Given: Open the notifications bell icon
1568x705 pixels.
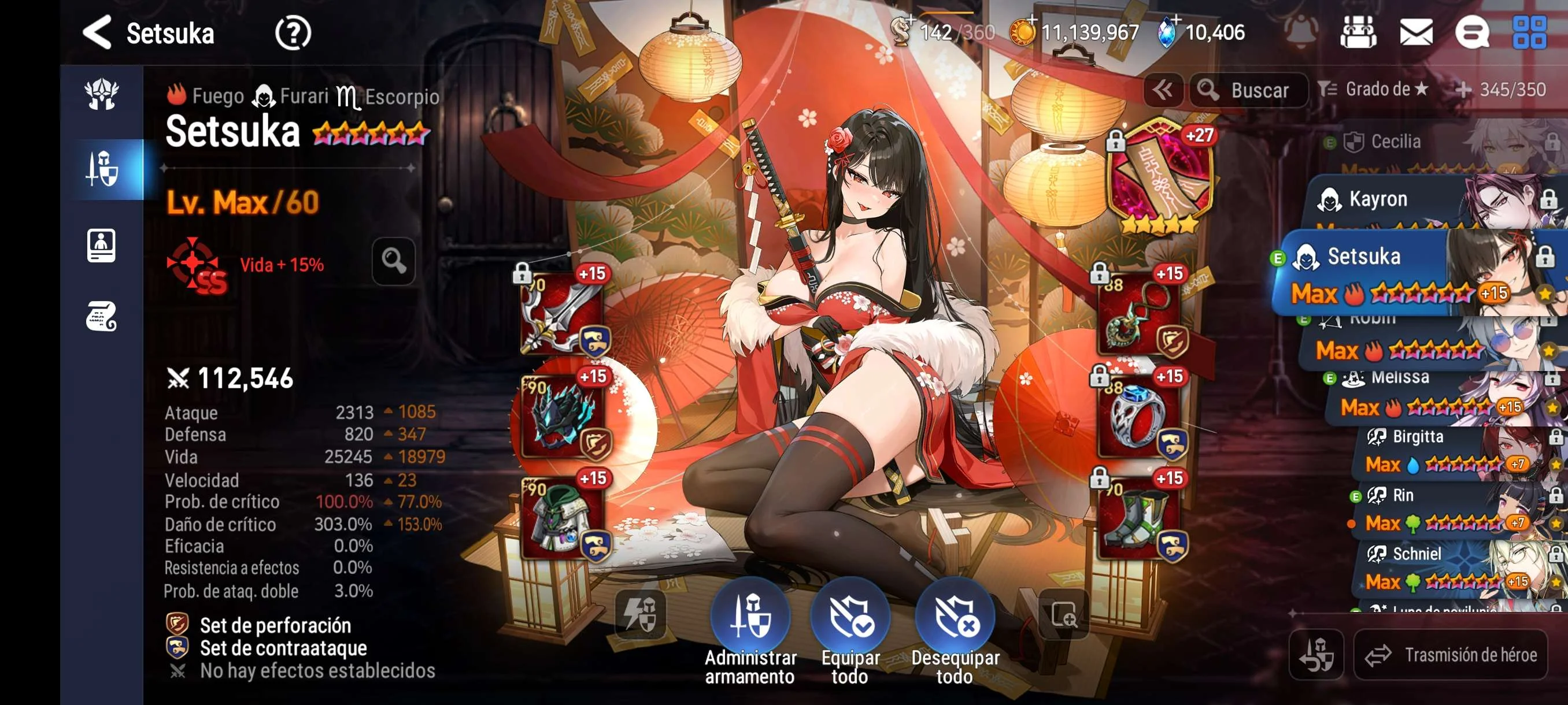Looking at the screenshot, I should click(1300, 33).
